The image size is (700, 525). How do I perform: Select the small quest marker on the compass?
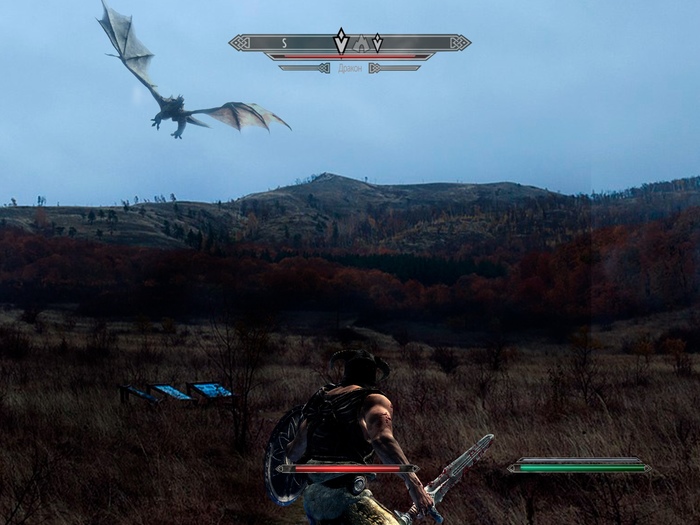click(377, 43)
